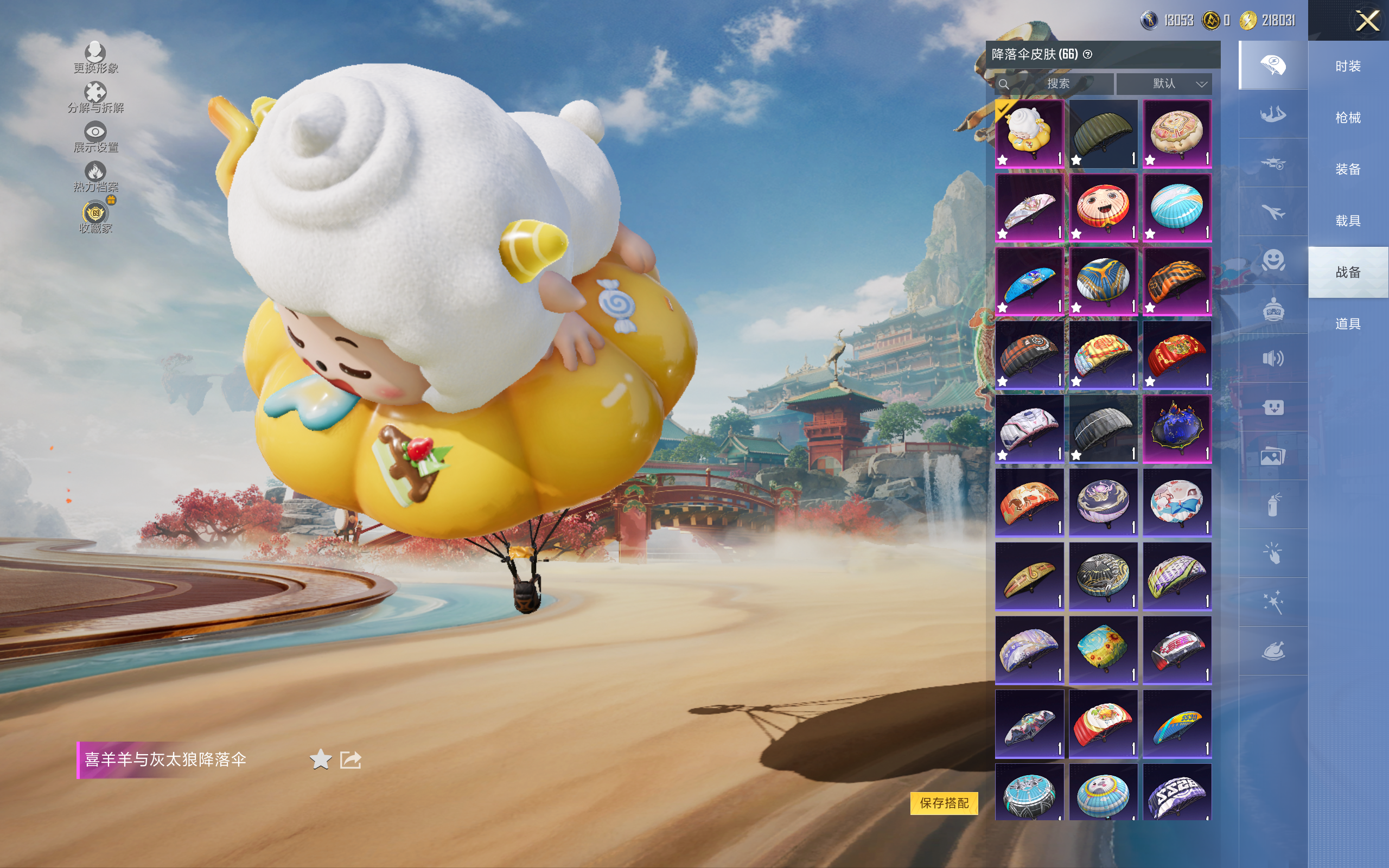Viewport: 1389px width, 868px height.
Task: Open the 收藏家 collector badge
Action: pos(95,216)
